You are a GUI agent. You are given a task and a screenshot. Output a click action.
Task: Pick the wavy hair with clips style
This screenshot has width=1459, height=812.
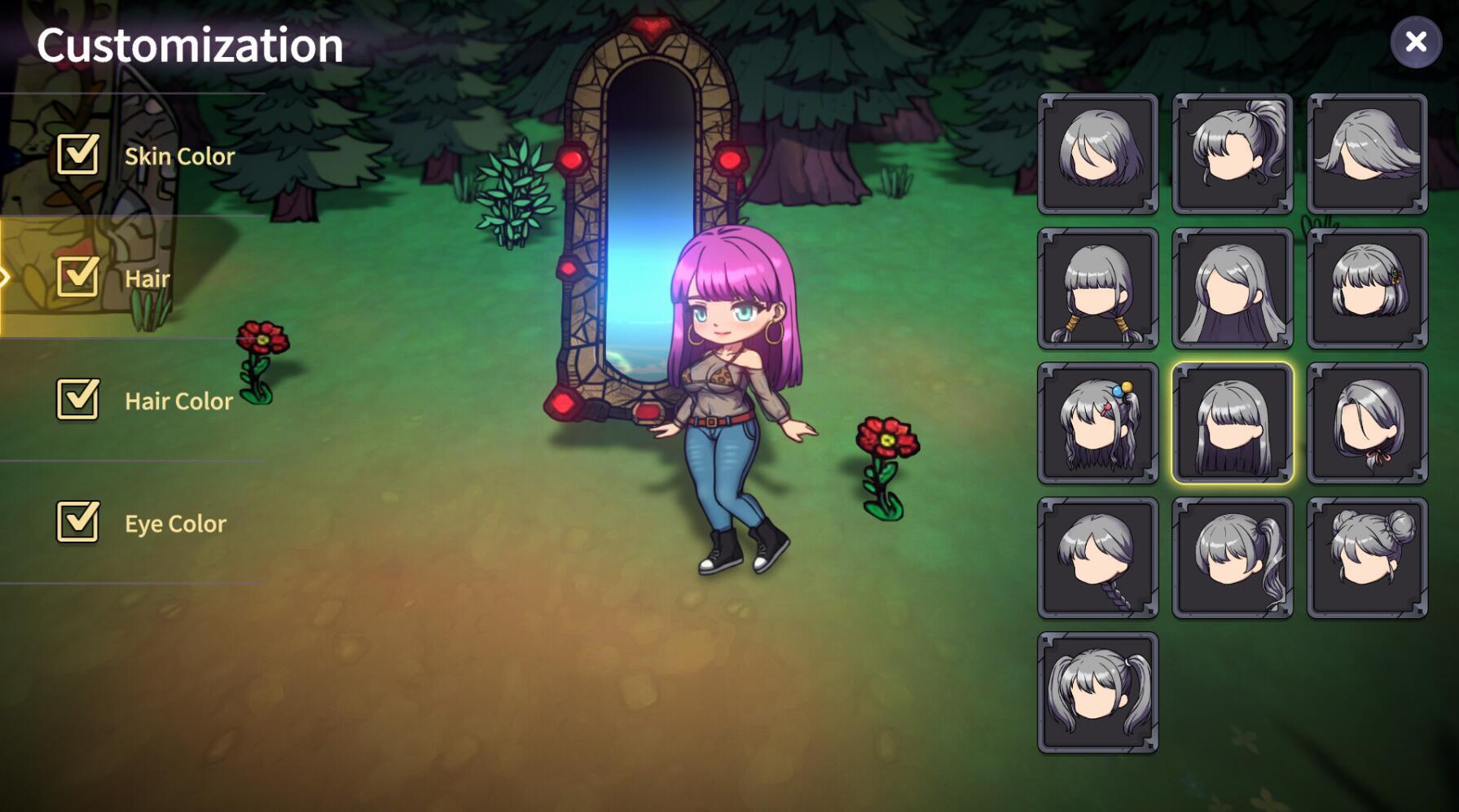coord(1097,423)
